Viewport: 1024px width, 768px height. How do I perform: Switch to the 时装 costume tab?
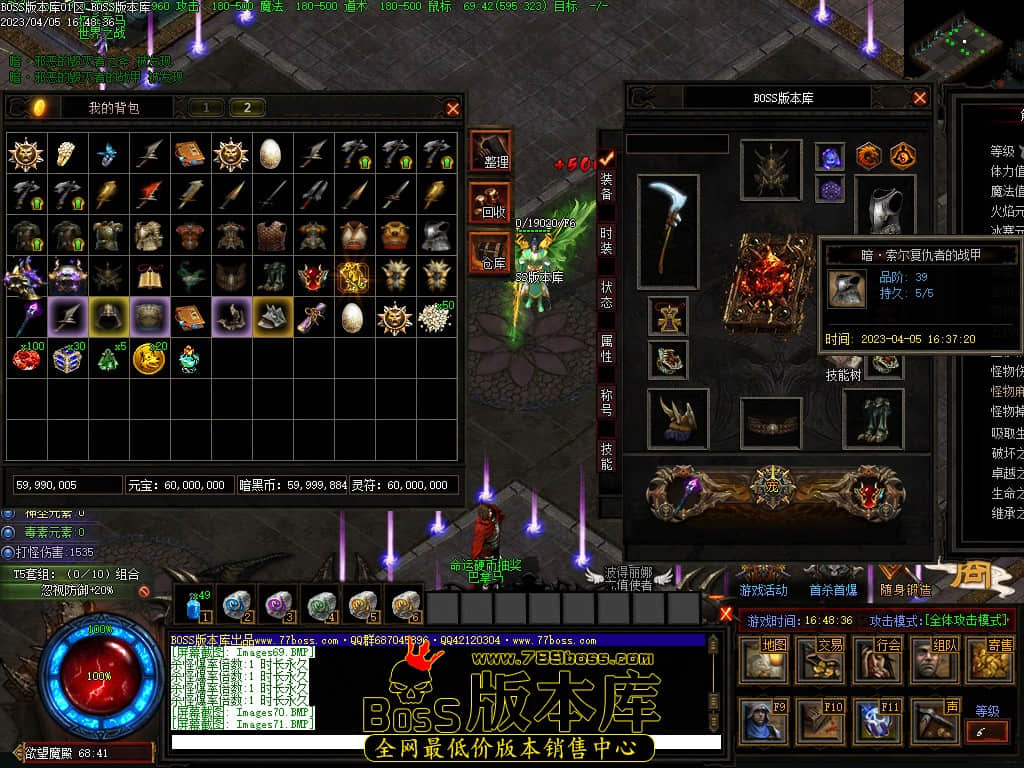click(x=606, y=240)
